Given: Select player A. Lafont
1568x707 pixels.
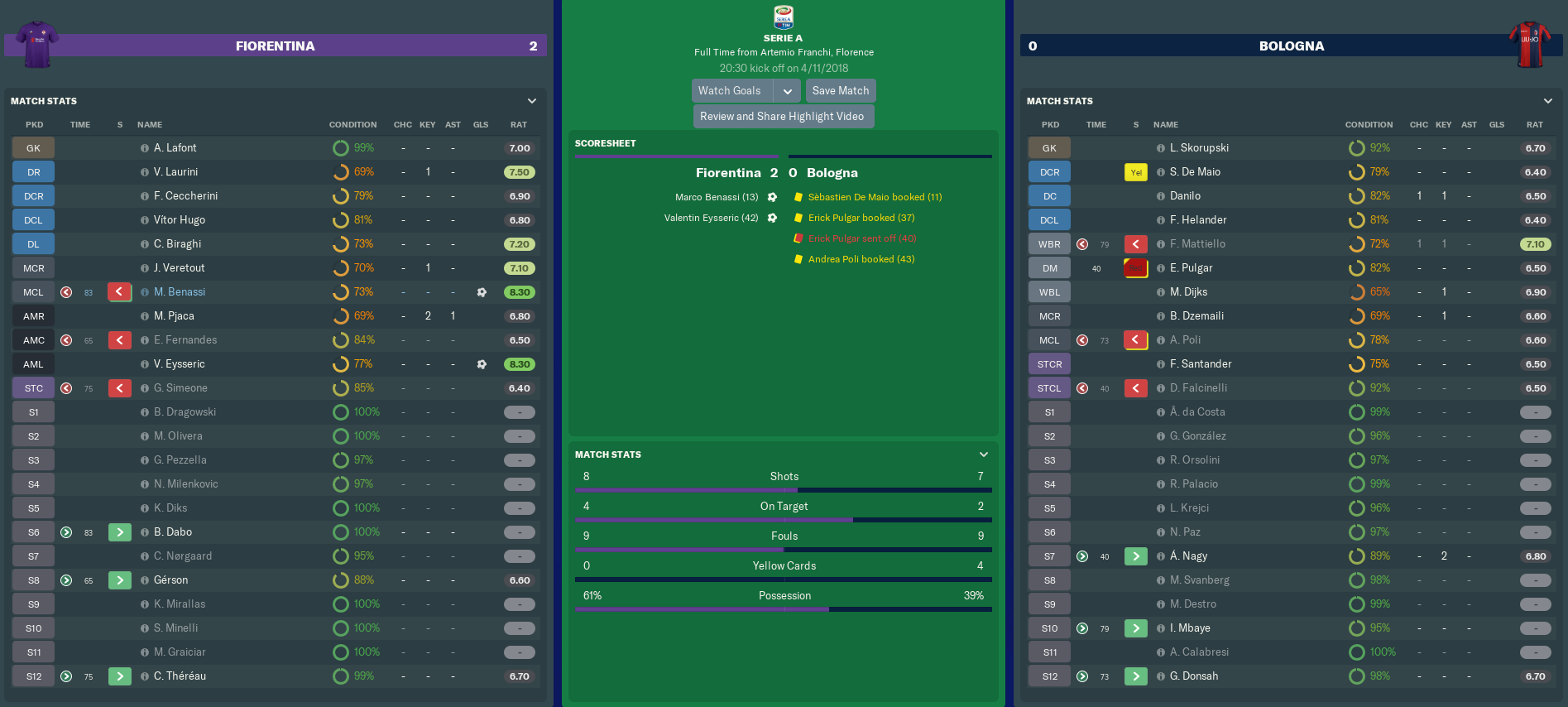Looking at the screenshot, I should coord(175,148).
